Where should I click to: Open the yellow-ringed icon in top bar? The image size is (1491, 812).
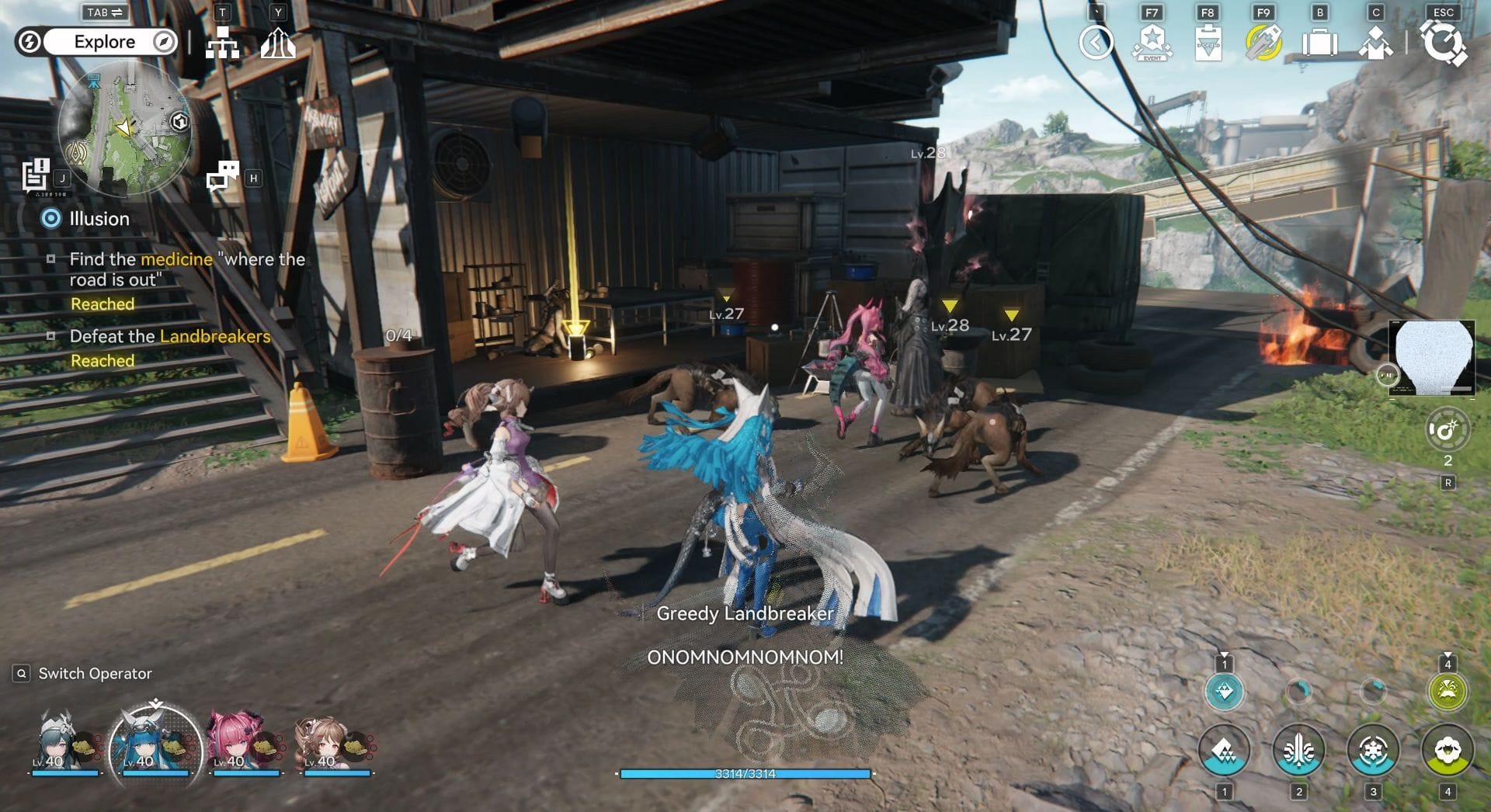1263,43
